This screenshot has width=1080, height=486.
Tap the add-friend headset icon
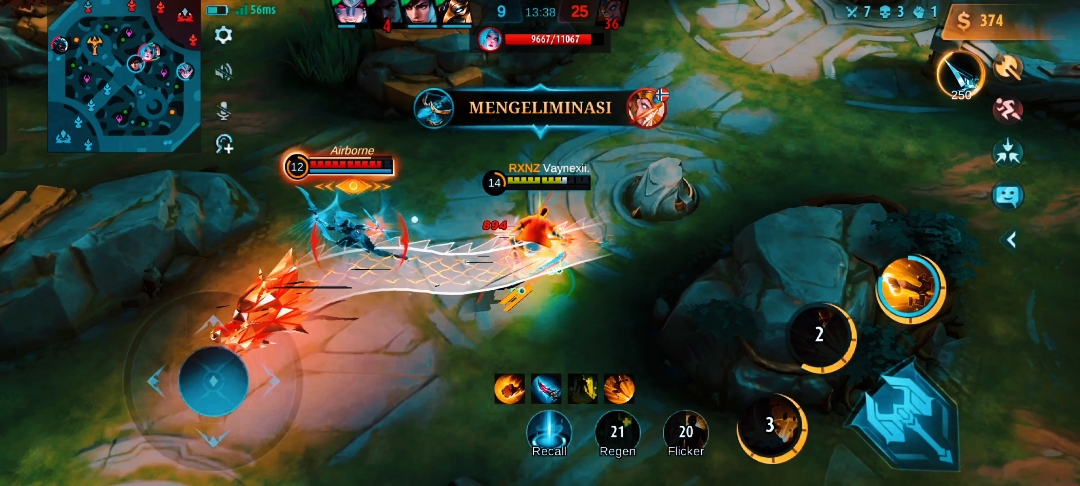(x=223, y=144)
